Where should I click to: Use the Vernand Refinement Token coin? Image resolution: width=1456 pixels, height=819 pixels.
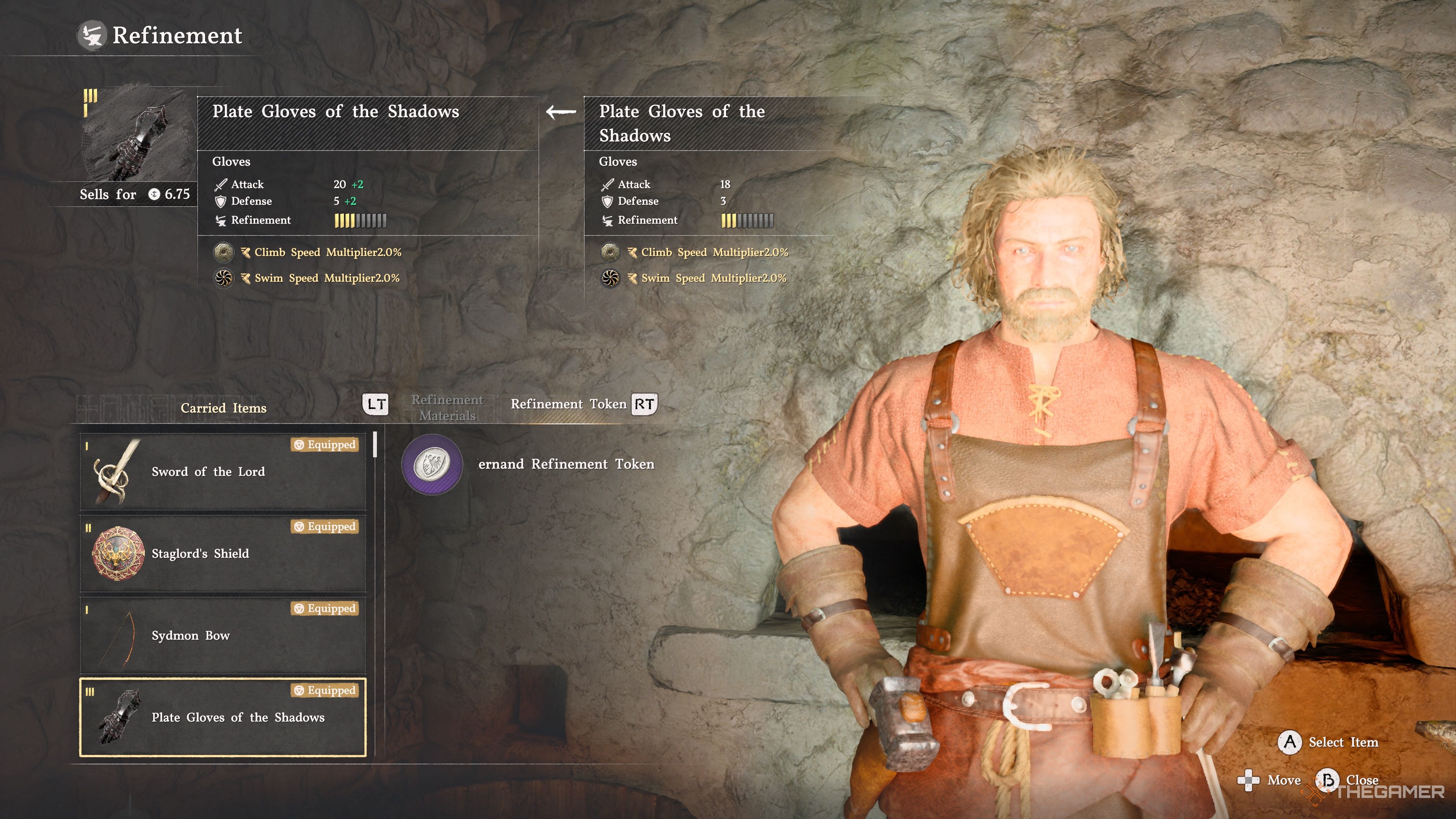(432, 464)
